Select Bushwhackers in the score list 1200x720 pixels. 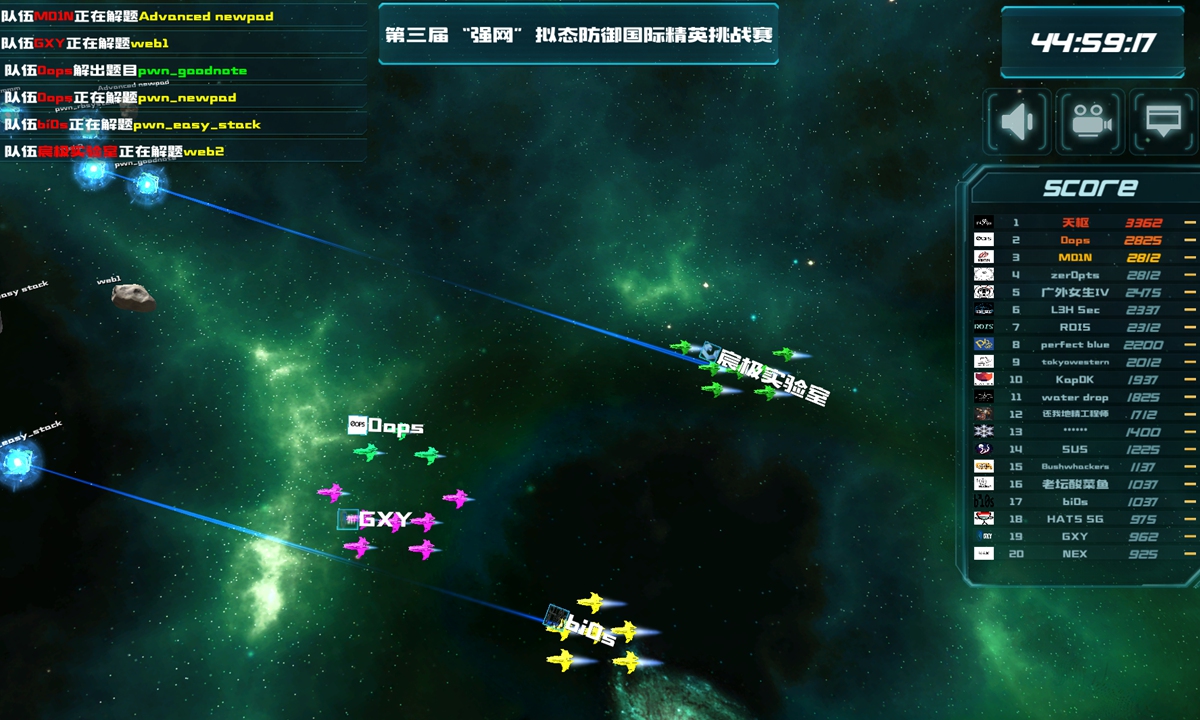coord(1075,467)
